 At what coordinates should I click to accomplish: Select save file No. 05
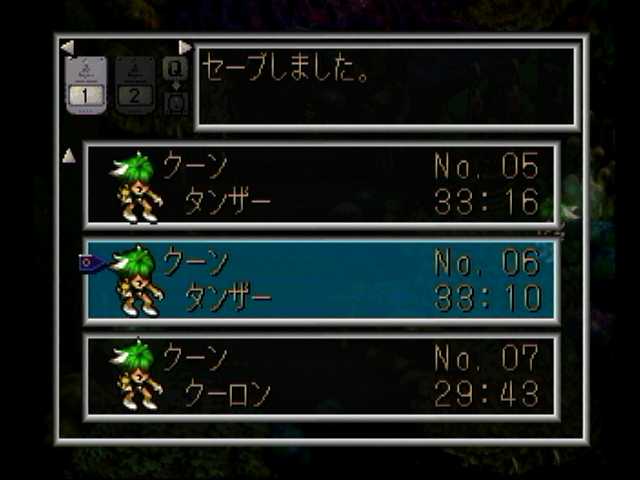tap(322, 185)
